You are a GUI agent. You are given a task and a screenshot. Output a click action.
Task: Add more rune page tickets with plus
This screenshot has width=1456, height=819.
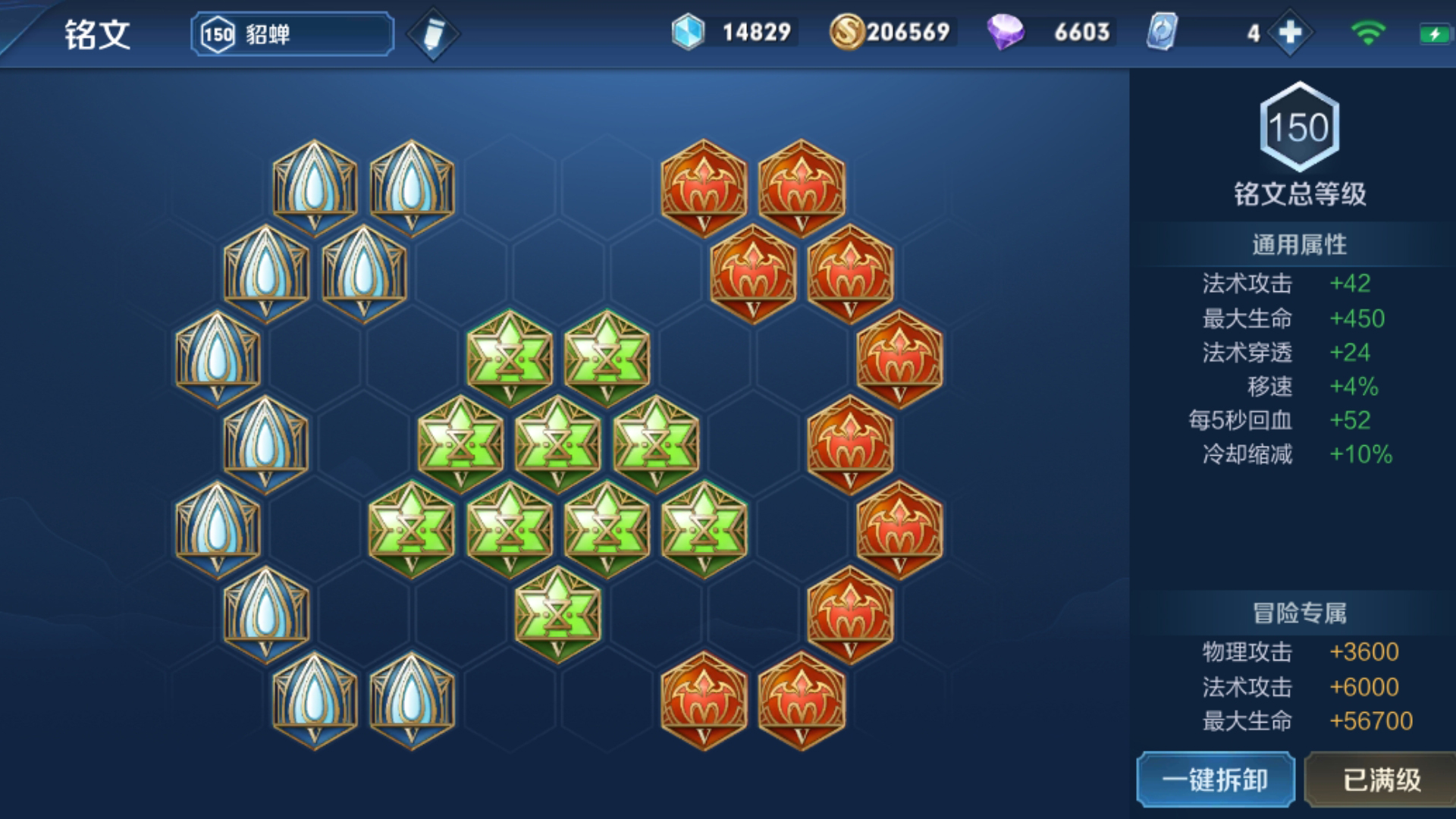pos(1290,33)
